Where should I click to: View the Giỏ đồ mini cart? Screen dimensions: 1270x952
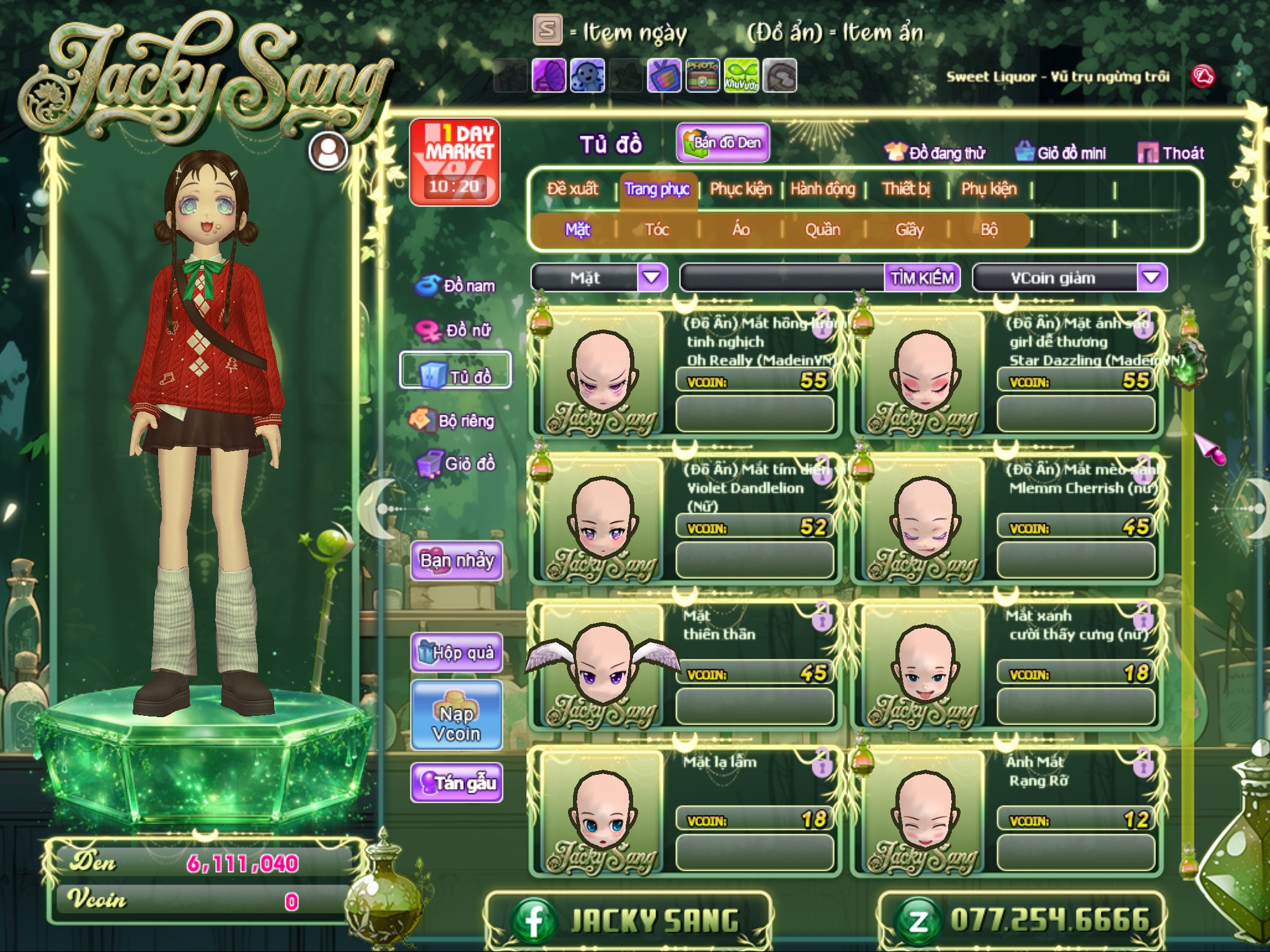point(1060,153)
